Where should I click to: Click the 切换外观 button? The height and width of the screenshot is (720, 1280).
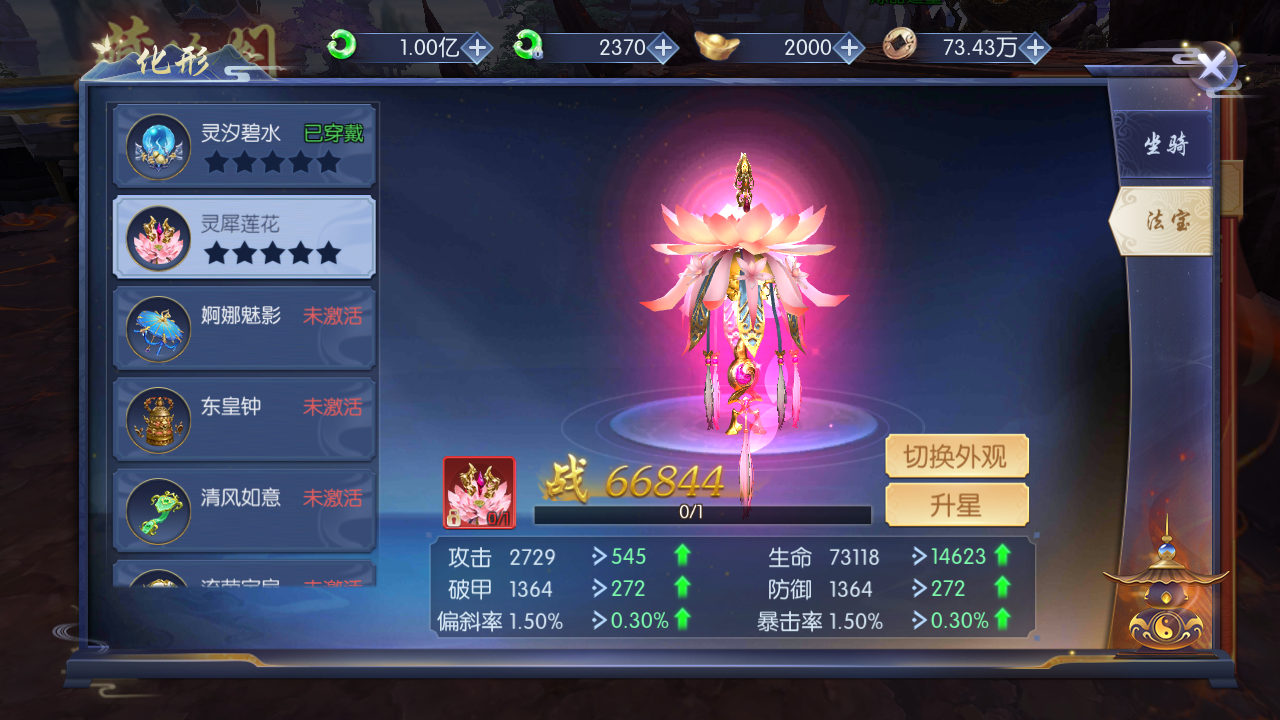(x=956, y=457)
